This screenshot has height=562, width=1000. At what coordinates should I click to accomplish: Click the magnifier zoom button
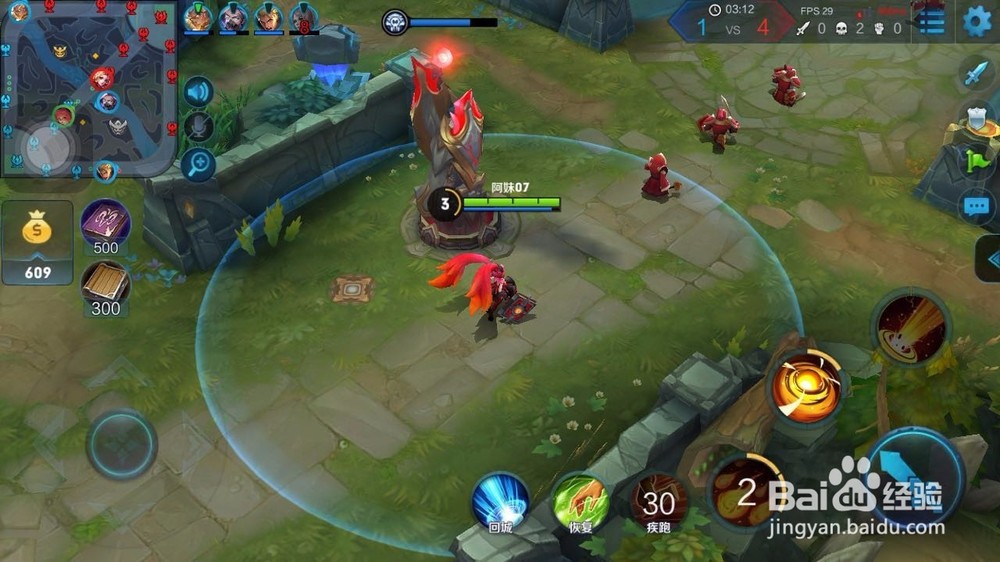tap(199, 164)
